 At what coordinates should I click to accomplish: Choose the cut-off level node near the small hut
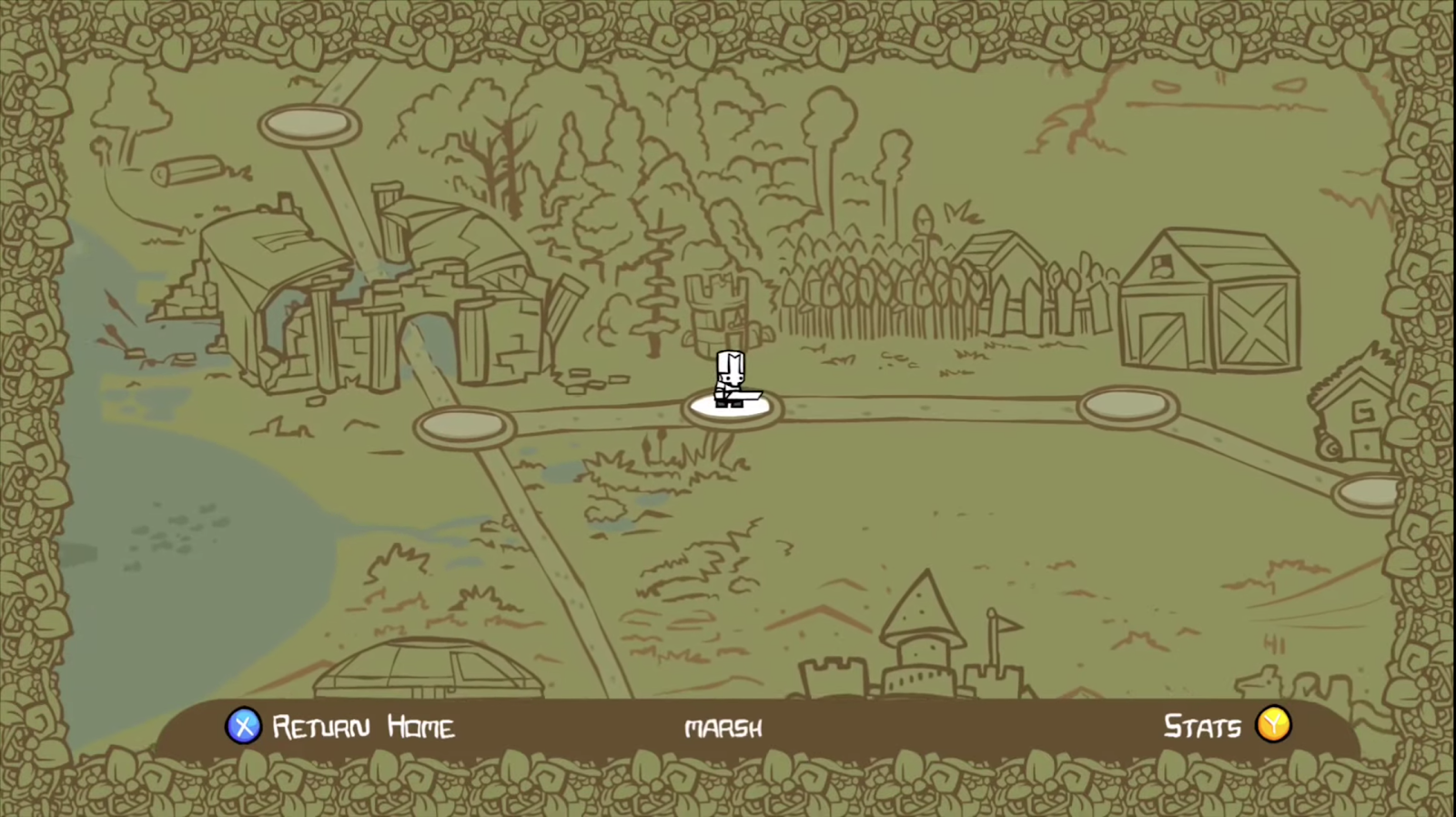[1367, 493]
